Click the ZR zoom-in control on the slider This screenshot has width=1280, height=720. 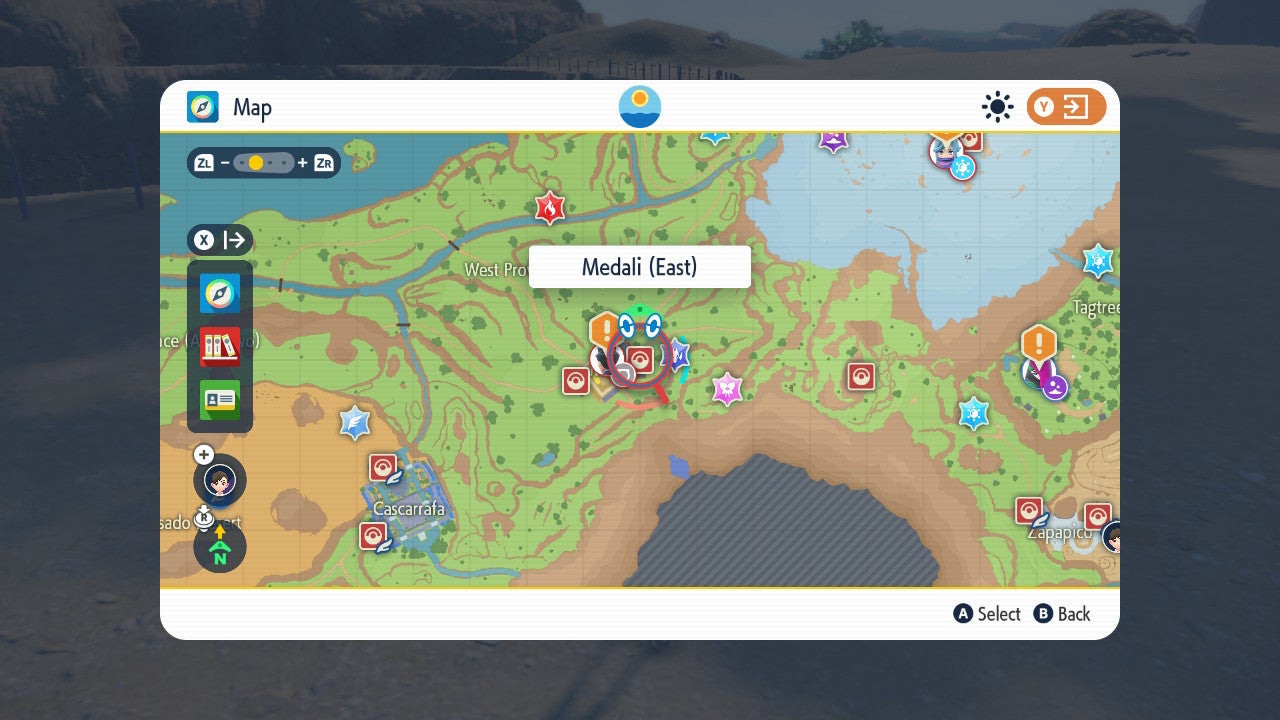point(322,162)
